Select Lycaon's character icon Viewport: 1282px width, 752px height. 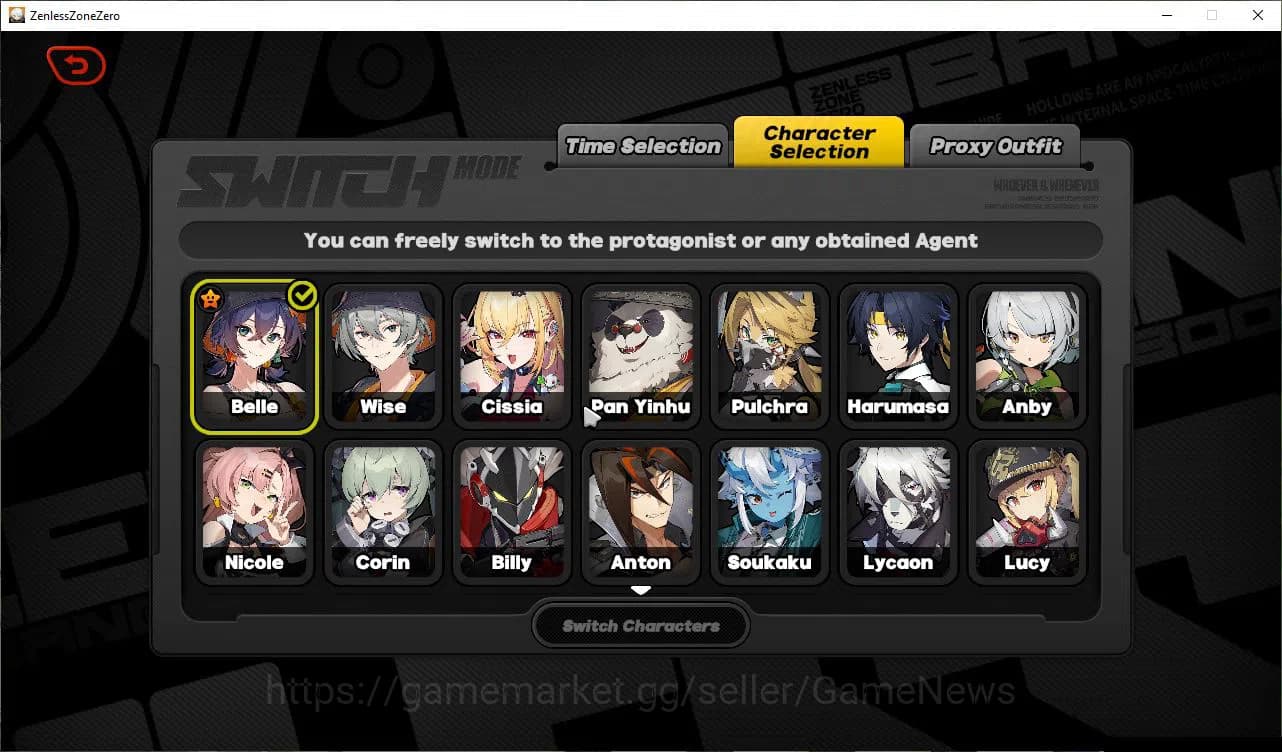(898, 505)
